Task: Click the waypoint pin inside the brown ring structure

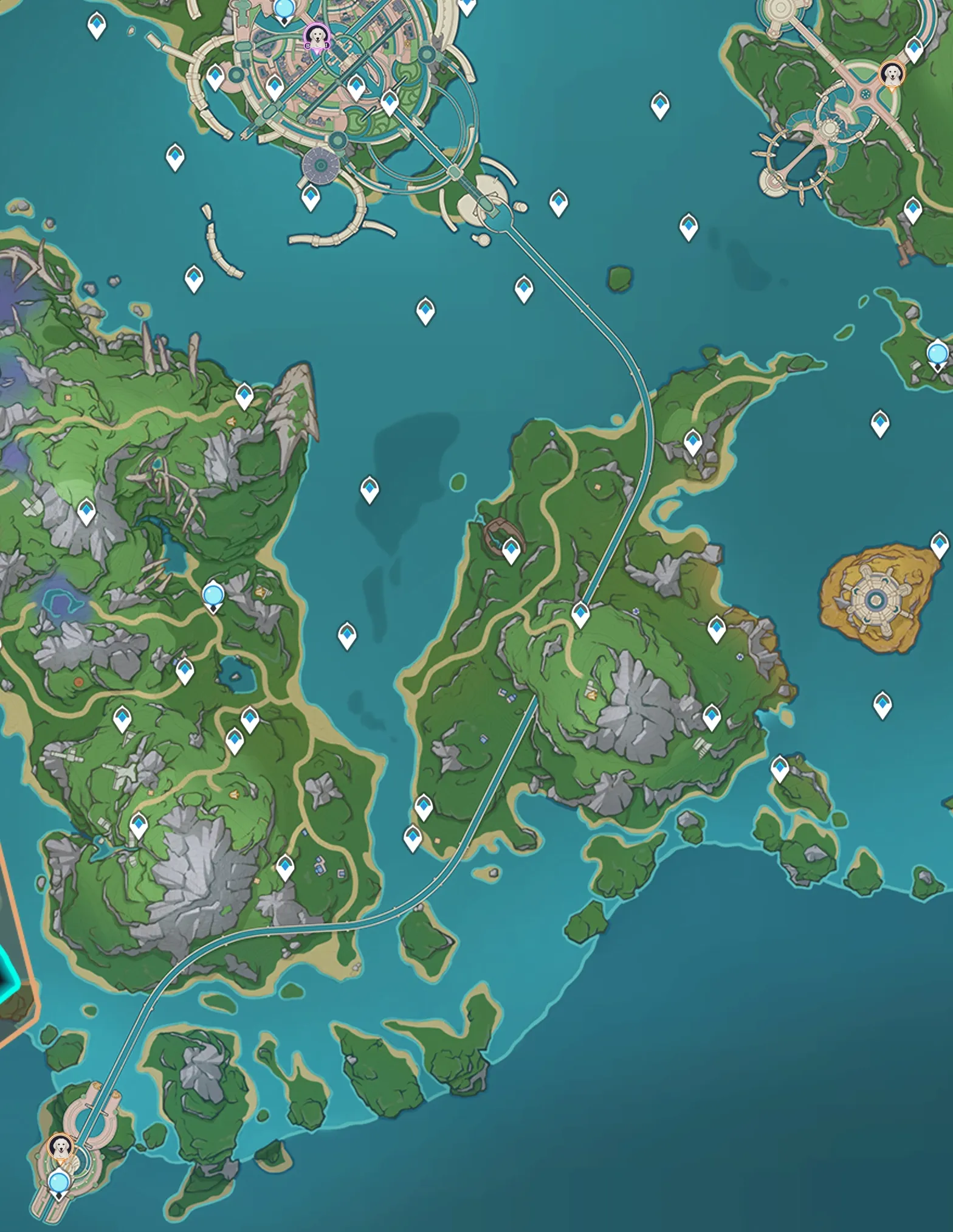Action: (511, 550)
